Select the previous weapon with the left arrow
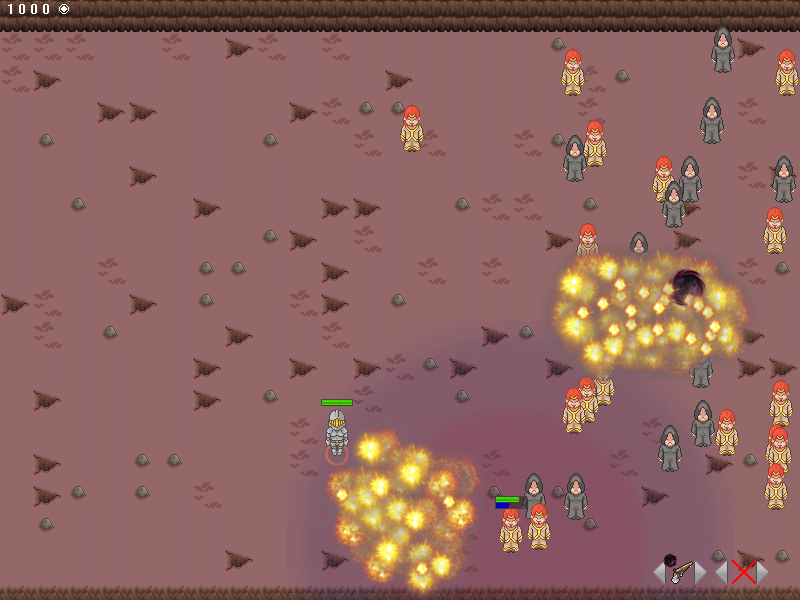Screen dimensions: 800x600 [x=659, y=572]
